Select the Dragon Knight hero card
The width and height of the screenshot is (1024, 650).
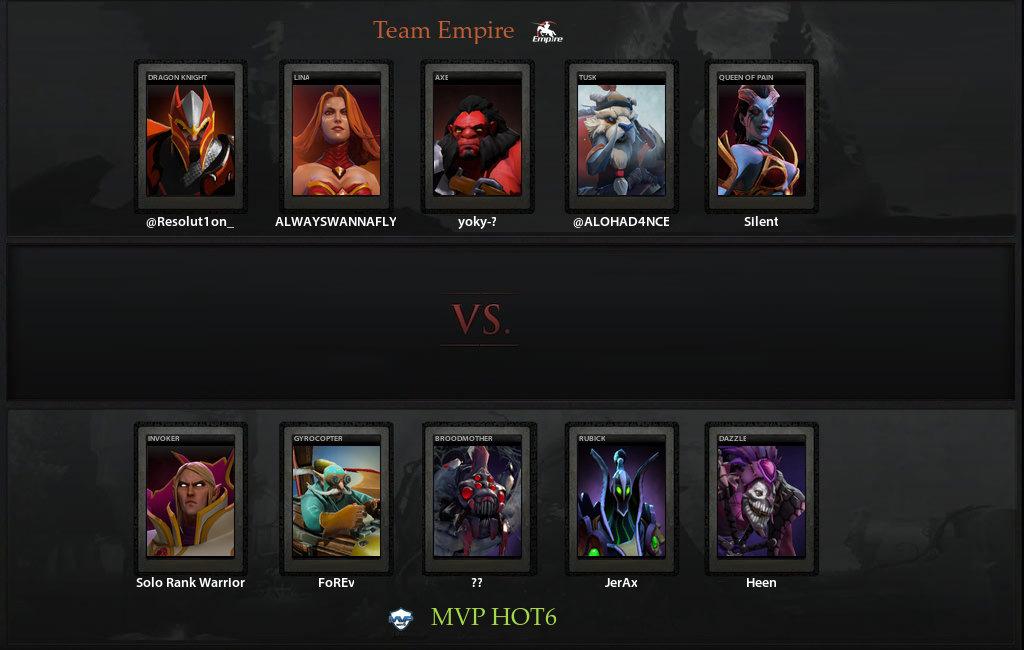pos(190,139)
